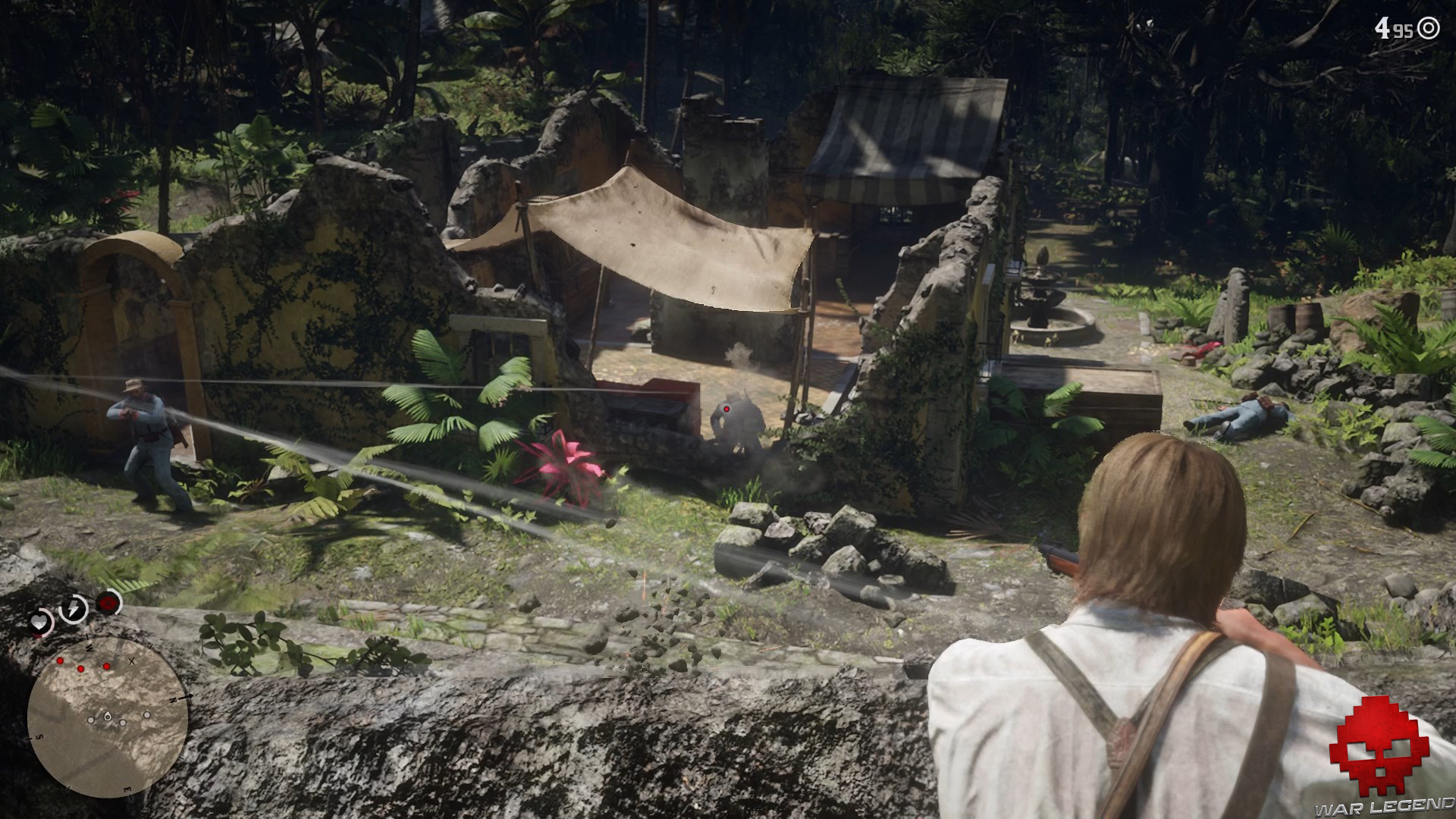The height and width of the screenshot is (819, 1456).
Task: Click the W compass letter on the minimap
Action: [x=89, y=648]
